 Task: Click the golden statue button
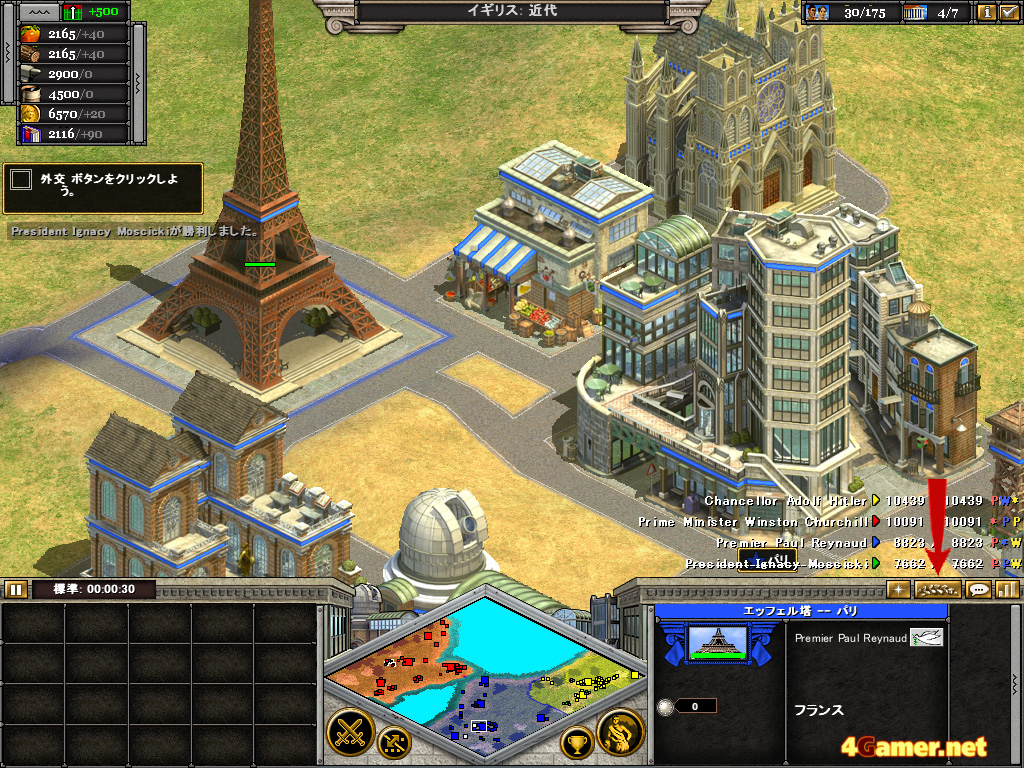[x=620, y=733]
